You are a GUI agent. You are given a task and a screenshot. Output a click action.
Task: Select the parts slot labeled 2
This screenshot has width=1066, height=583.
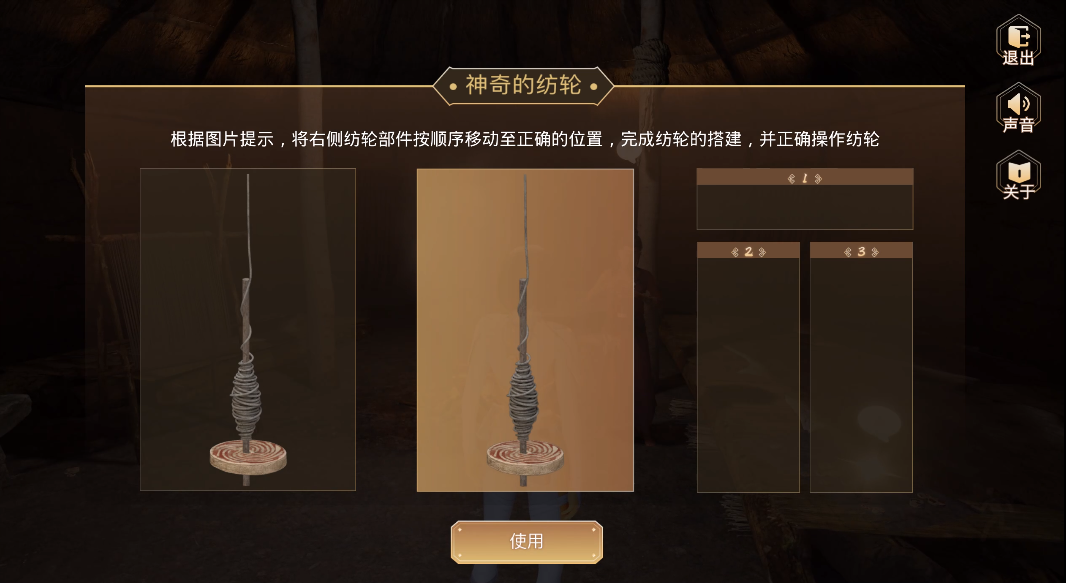(x=748, y=374)
